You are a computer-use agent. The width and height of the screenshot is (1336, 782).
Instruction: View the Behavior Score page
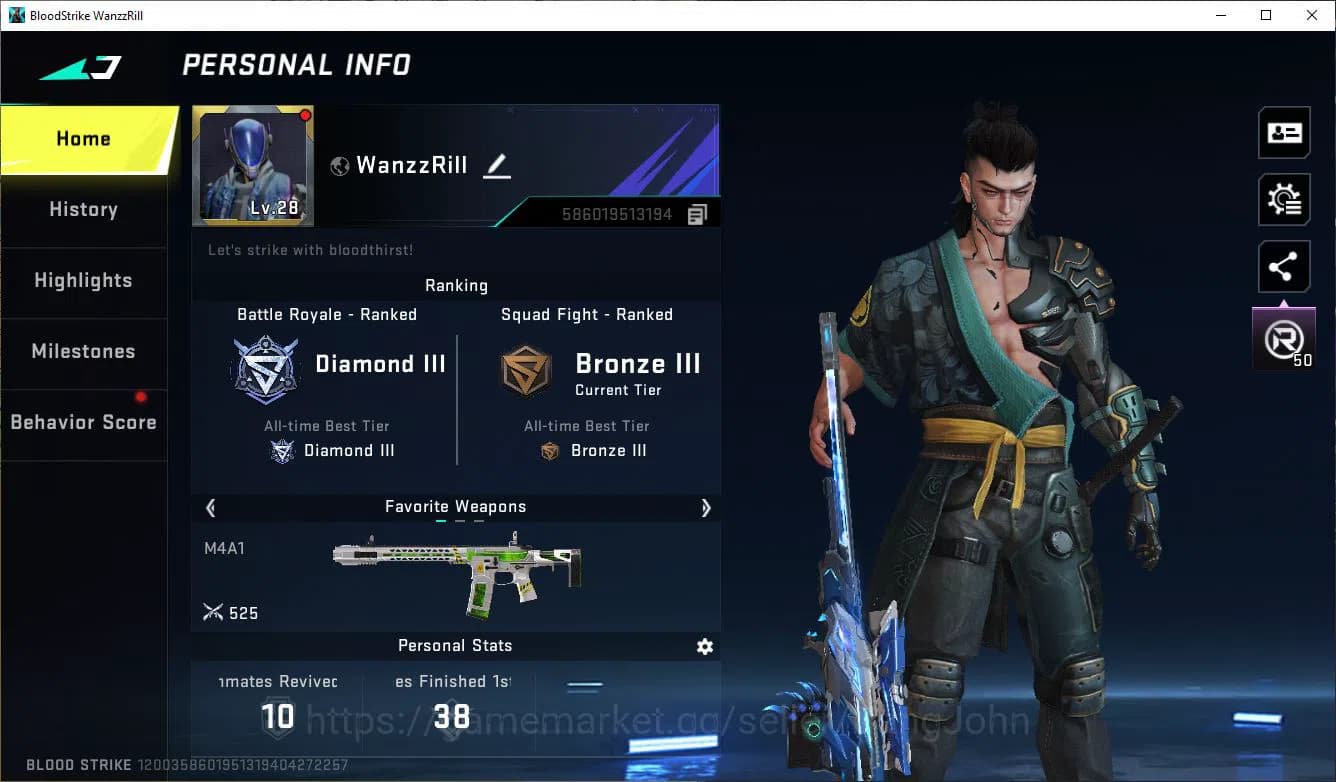coord(83,422)
